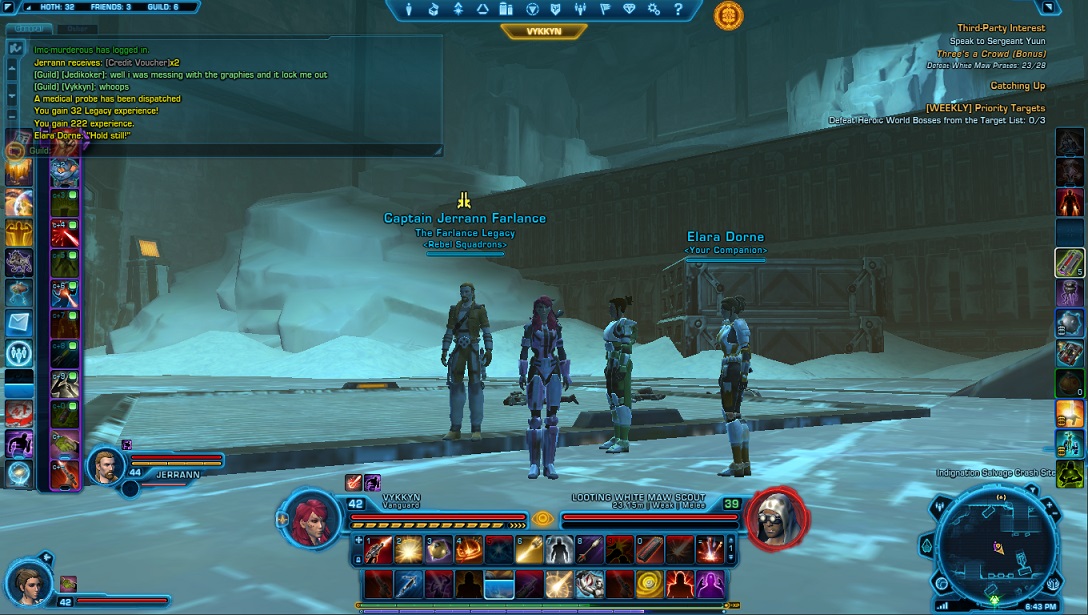1088x615 pixels.
Task: Select the [WEEKLY] Priority Targets mission entry
Action: click(984, 108)
